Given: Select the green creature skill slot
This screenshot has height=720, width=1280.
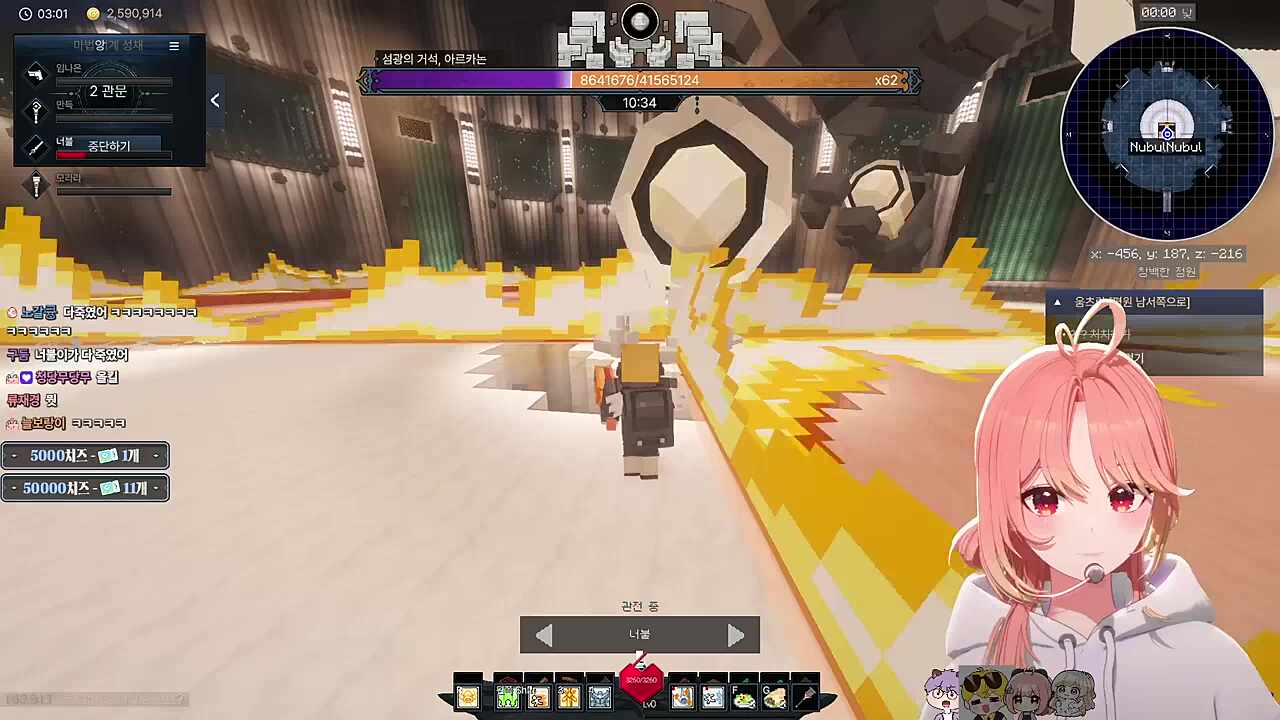Looking at the screenshot, I should coord(507,697).
